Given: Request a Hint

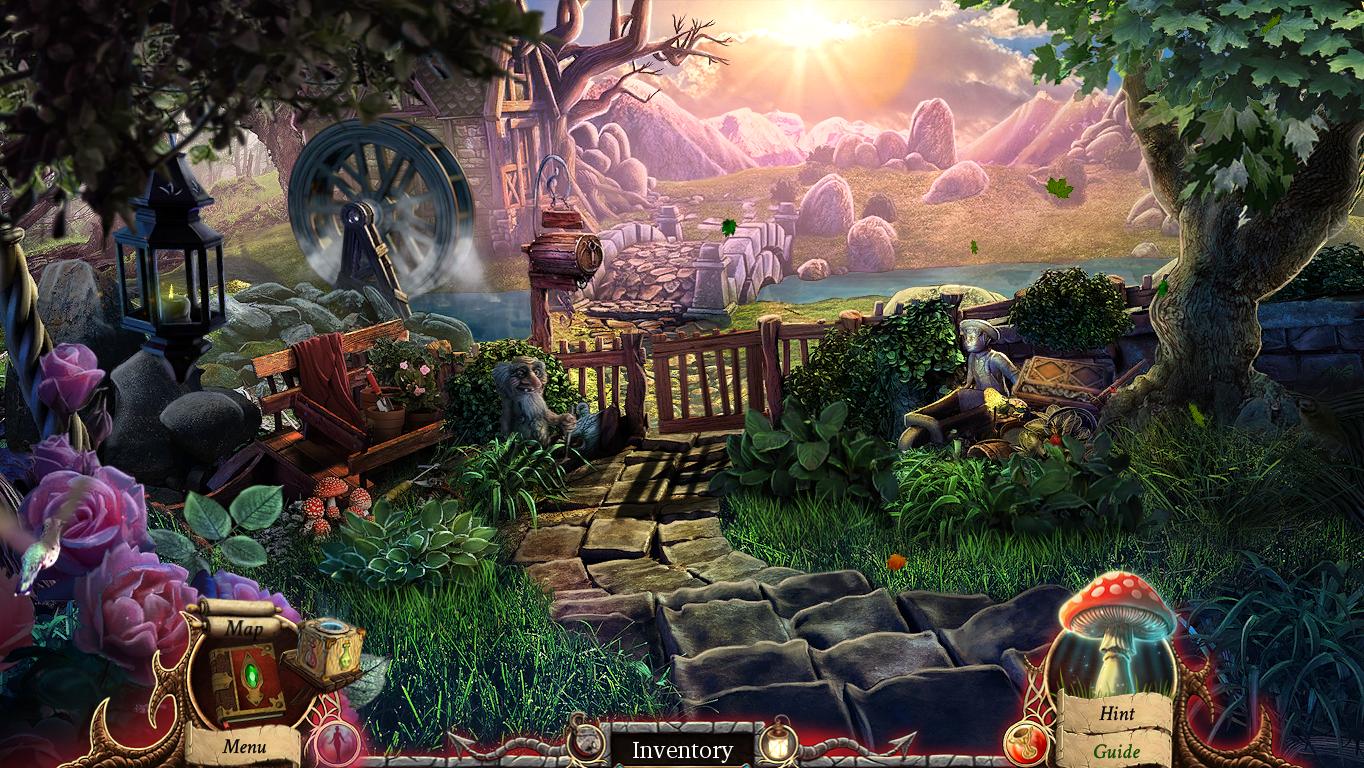Looking at the screenshot, I should pos(1117,714).
